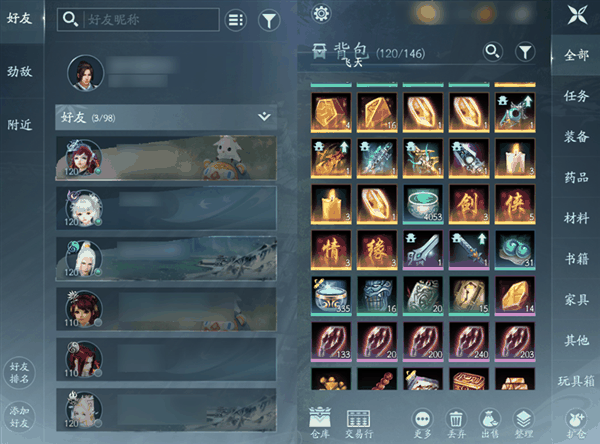Open the 仓库 warehouse button
The image size is (600, 444).
(321, 422)
